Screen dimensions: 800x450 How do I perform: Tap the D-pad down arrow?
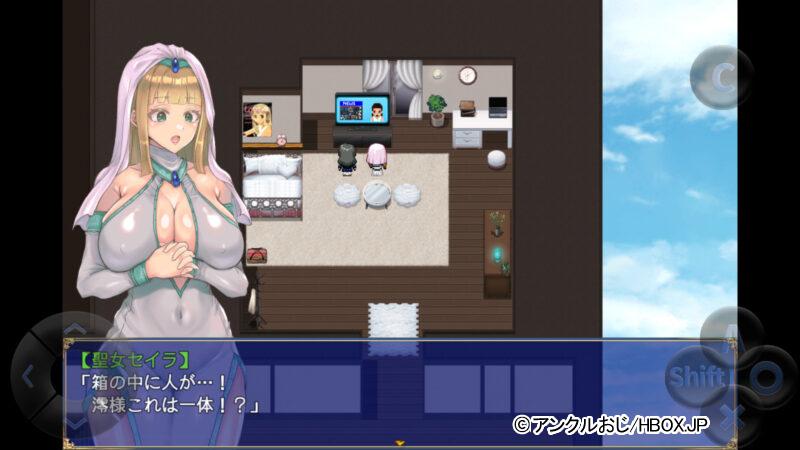75,423
